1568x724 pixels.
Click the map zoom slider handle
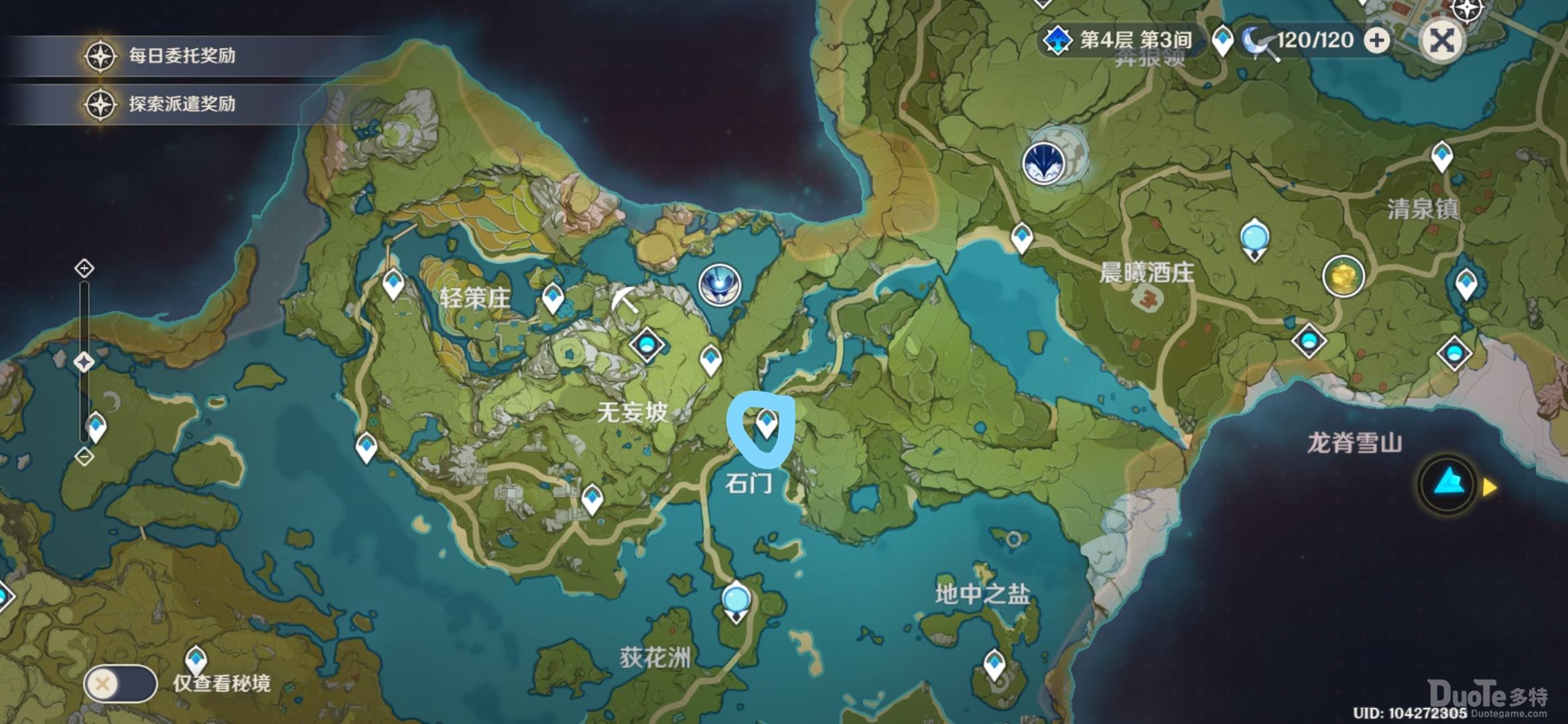84,362
